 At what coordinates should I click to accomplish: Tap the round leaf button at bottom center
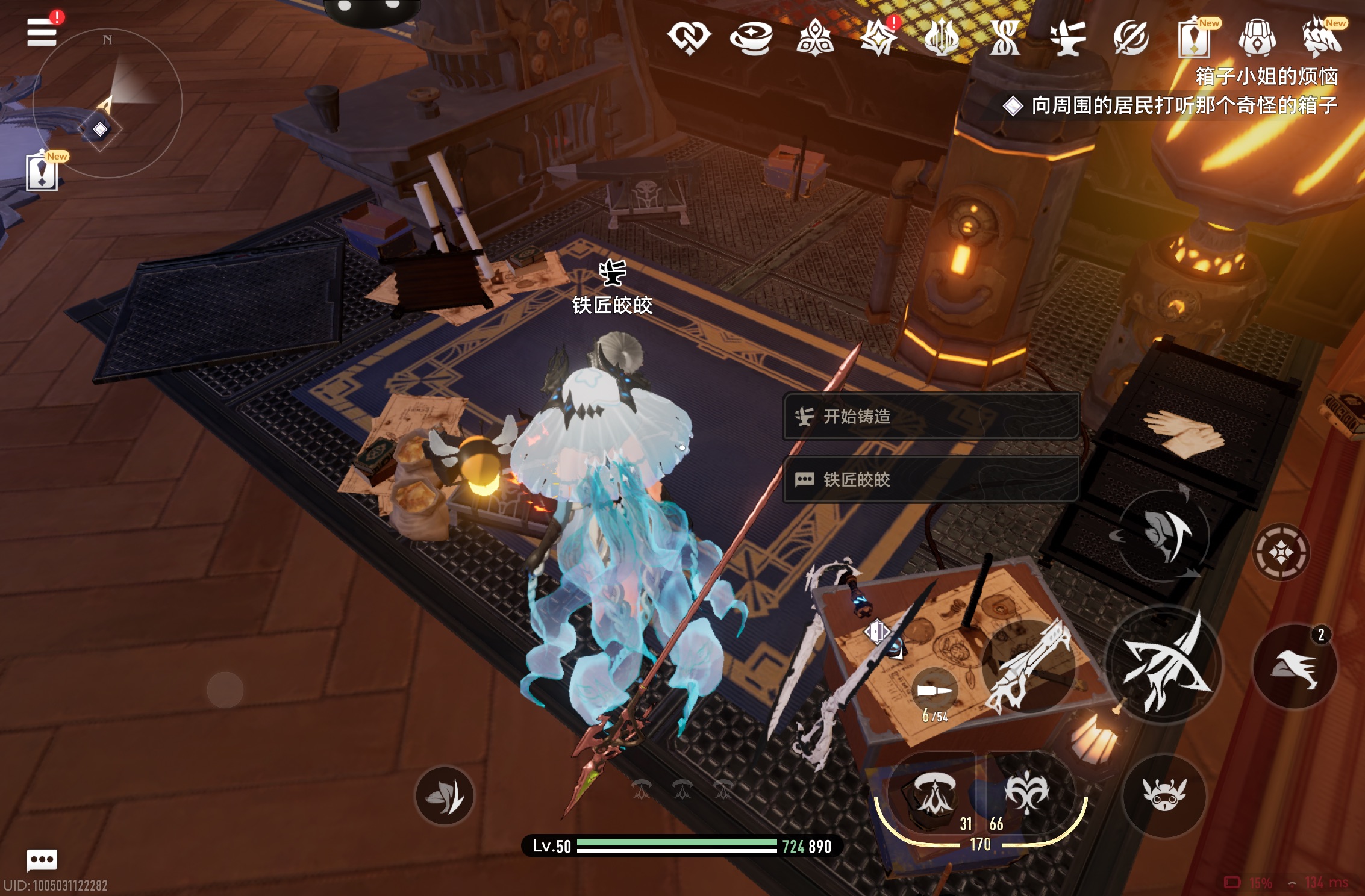[445, 795]
